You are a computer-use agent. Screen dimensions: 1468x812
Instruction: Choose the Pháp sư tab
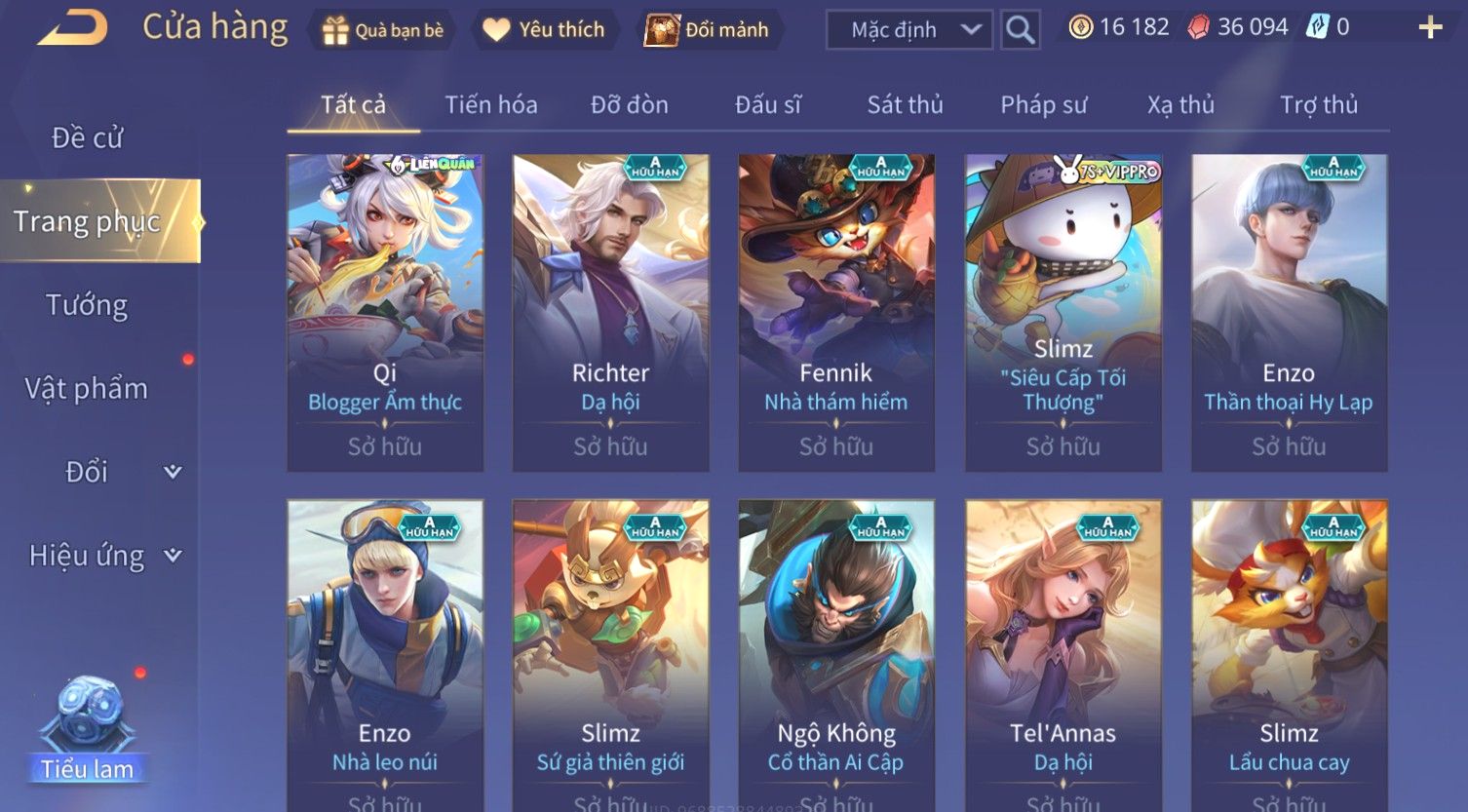point(1043,104)
